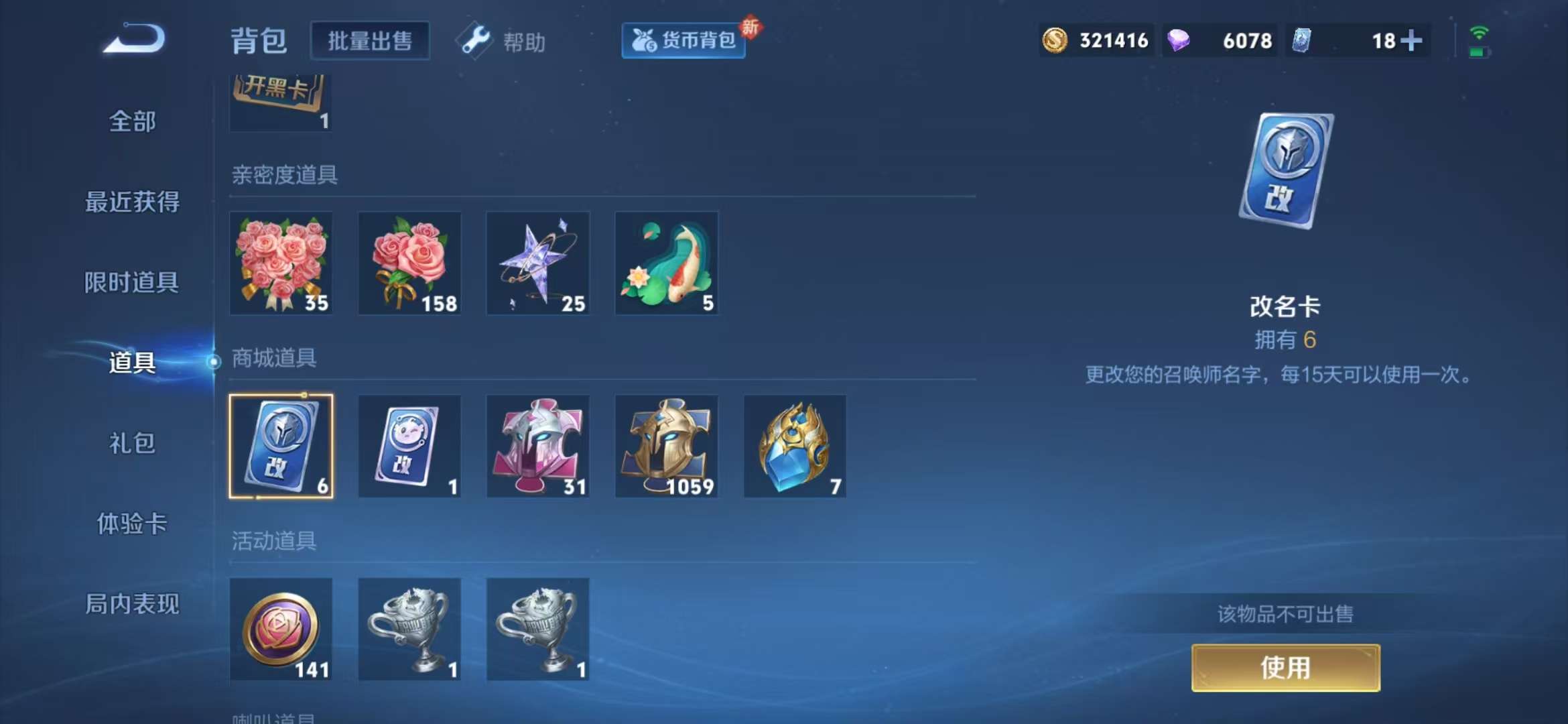Select the 改名卡 rename card item

tap(281, 446)
